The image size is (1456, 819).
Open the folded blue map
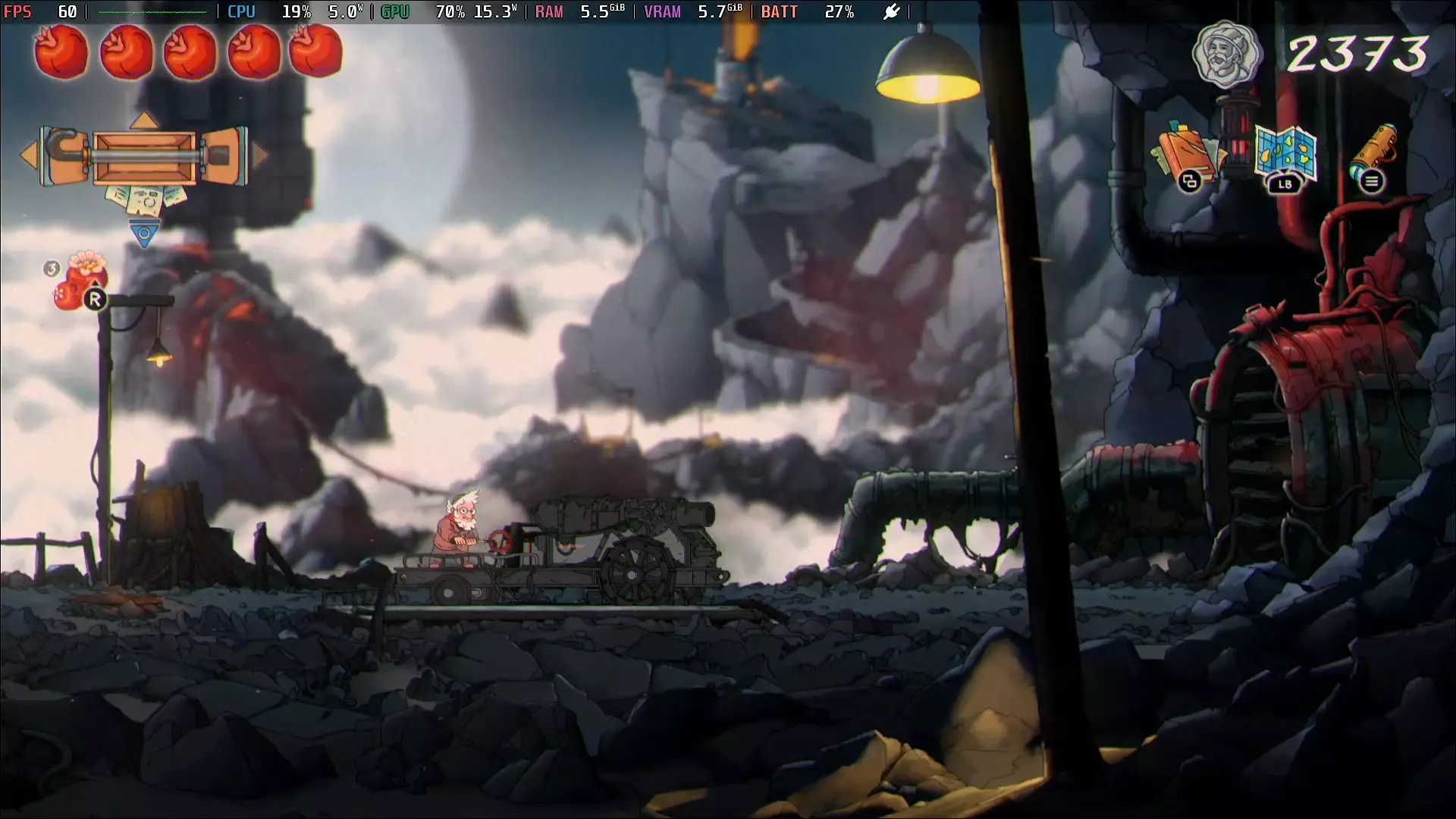[1285, 155]
